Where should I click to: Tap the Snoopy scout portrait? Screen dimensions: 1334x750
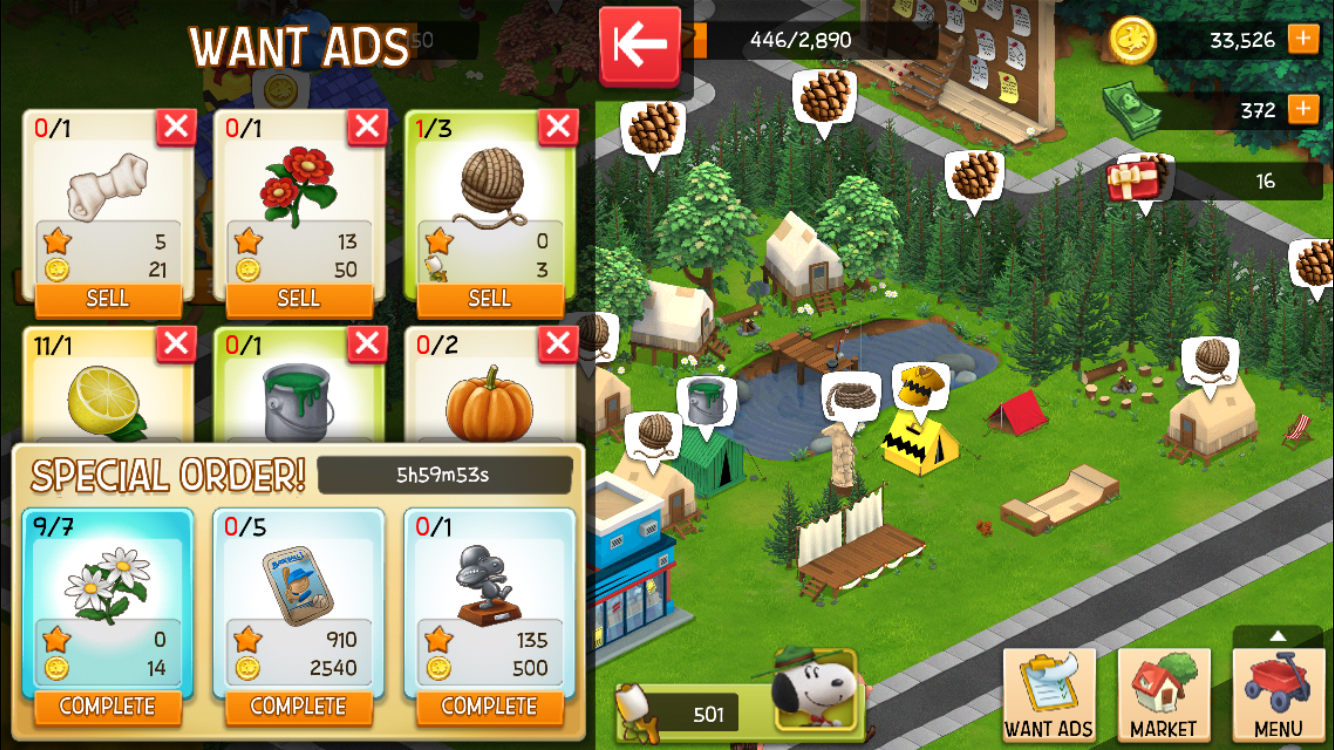tap(814, 689)
